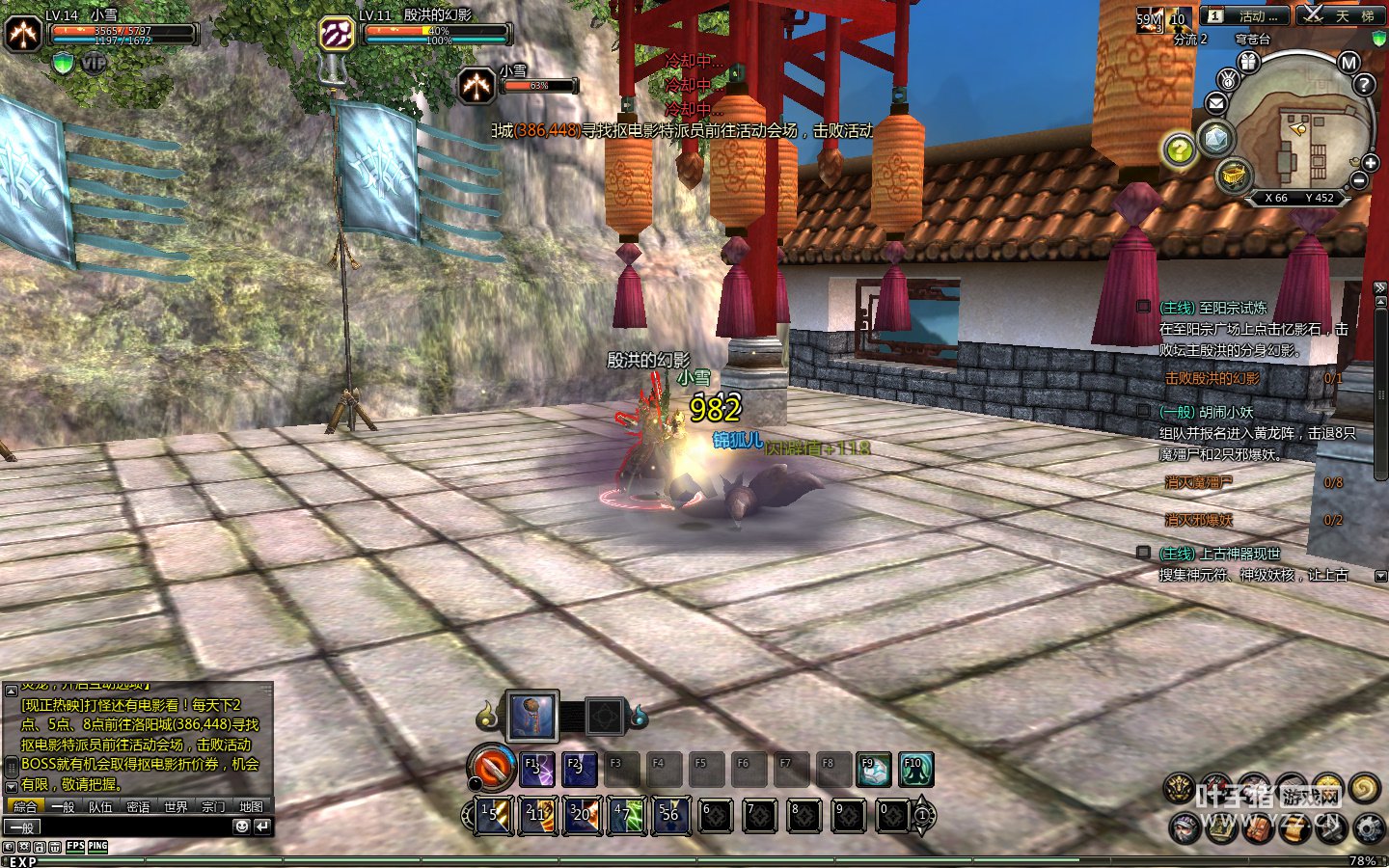This screenshot has height=868, width=1389.
Task: Switch chat to the 队伍 tab
Action: 100,807
